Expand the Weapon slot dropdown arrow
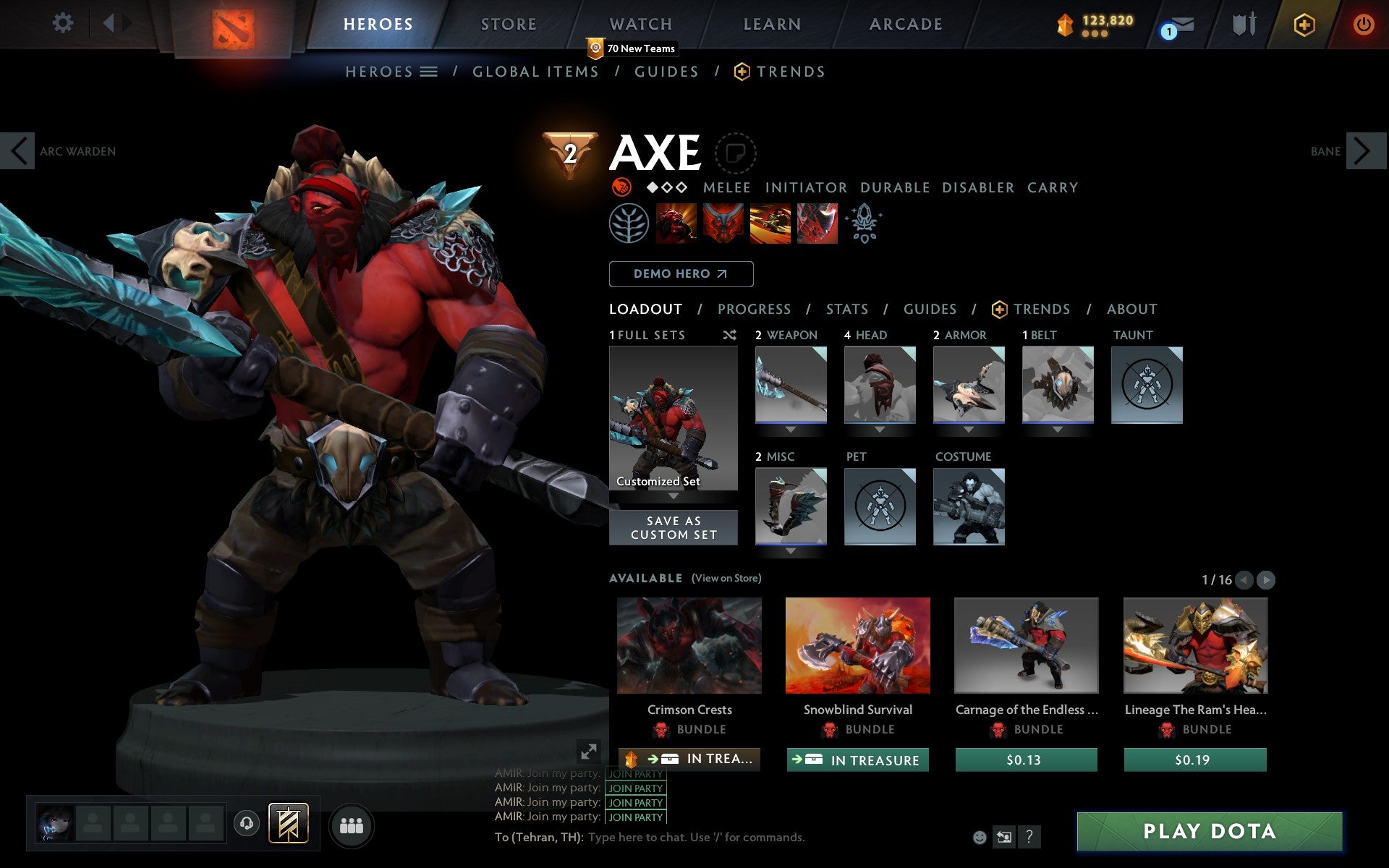Image resolution: width=1389 pixels, height=868 pixels. point(790,430)
